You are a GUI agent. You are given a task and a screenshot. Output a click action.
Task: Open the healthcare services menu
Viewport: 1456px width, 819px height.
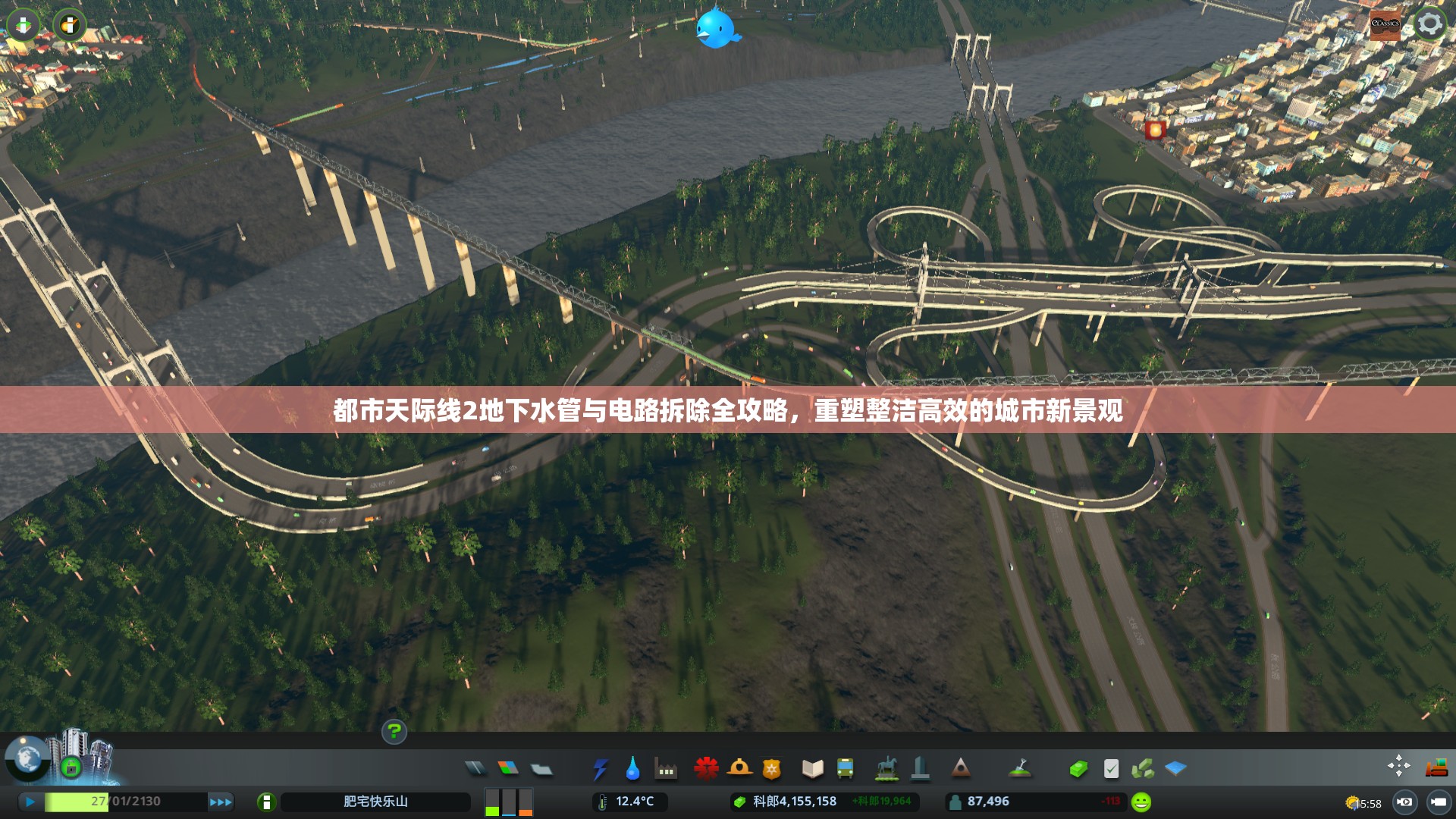706,768
